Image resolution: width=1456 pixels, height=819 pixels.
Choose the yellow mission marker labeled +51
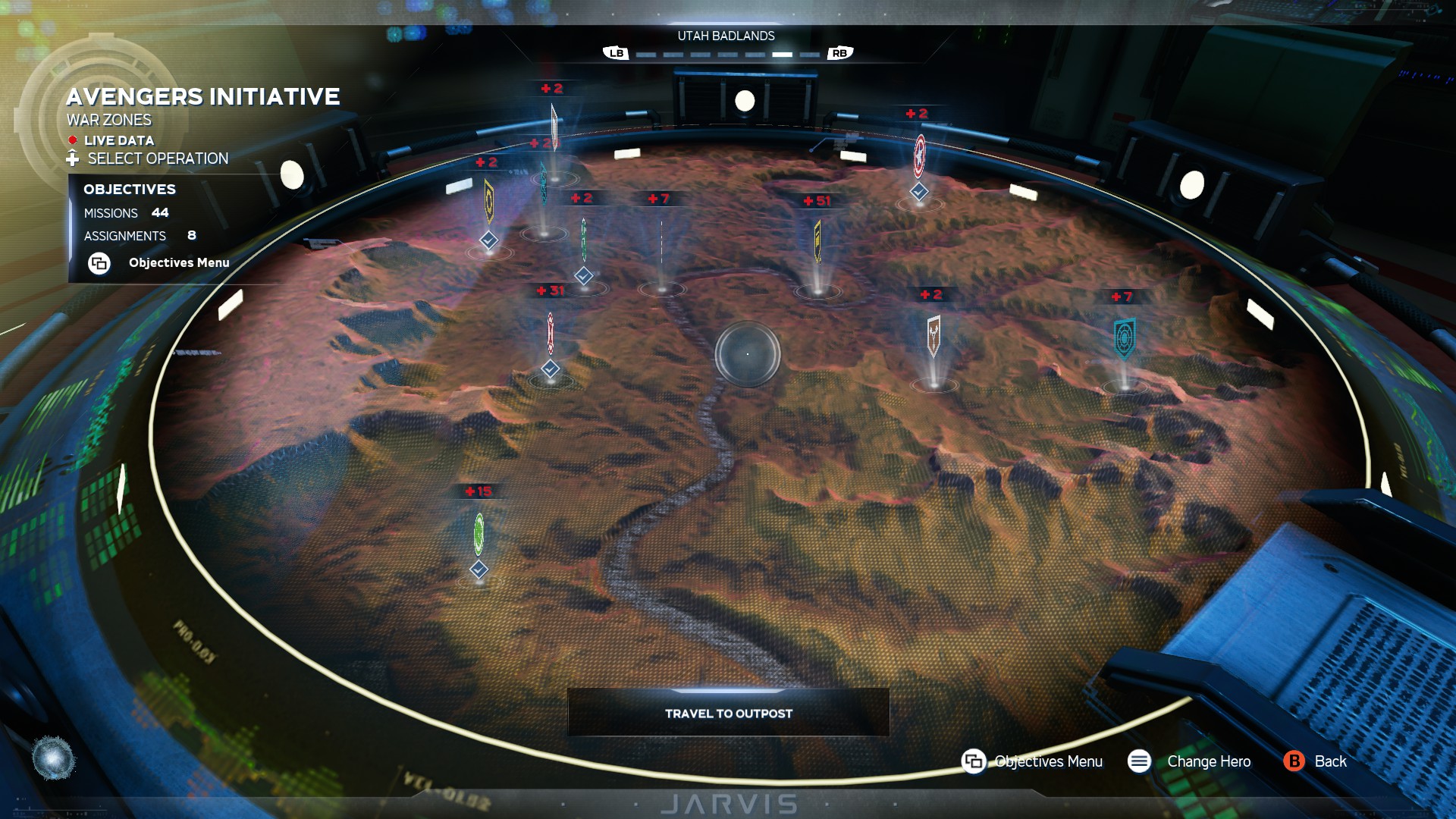pos(817,240)
